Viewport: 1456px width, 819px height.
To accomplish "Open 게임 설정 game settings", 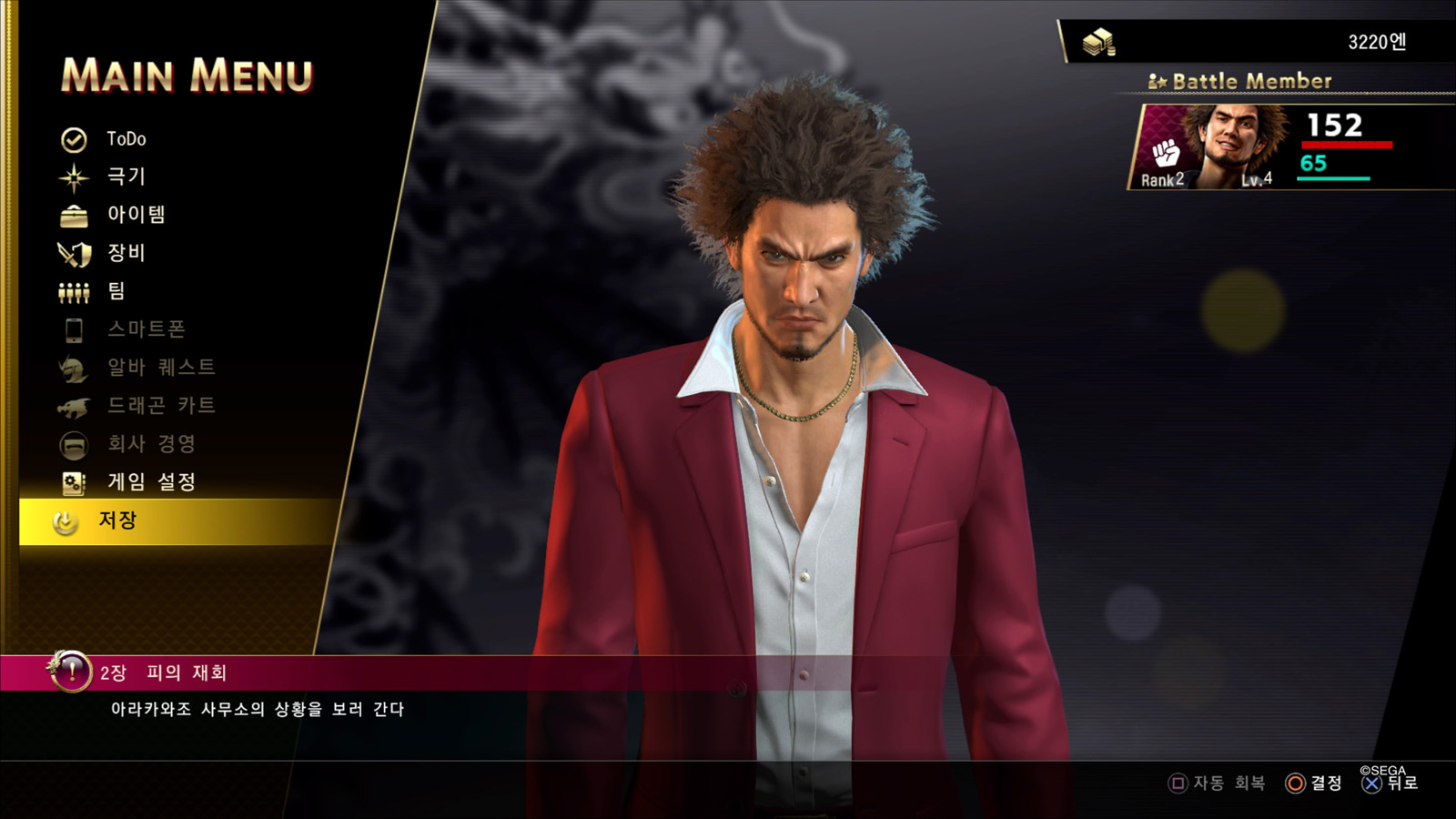I will point(151,482).
